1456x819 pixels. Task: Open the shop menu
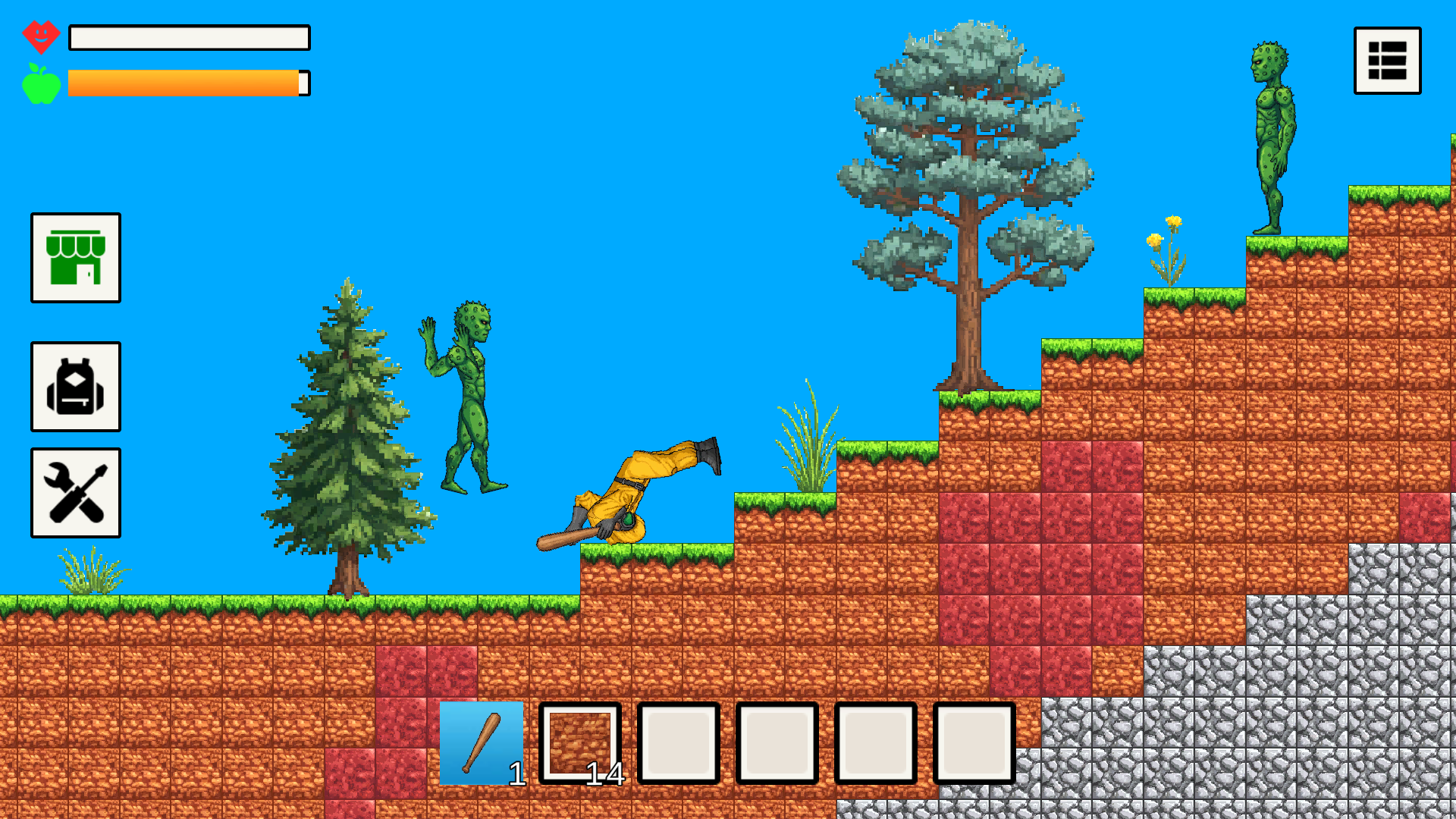pos(75,259)
